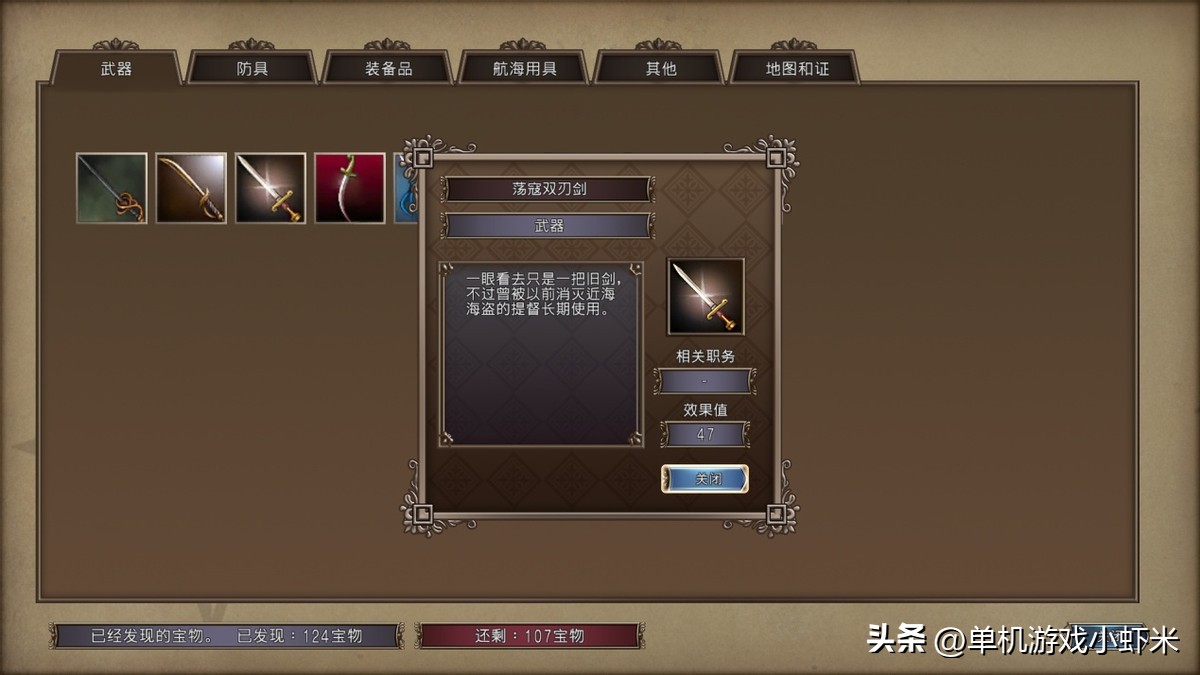Switch to the 其他 tab

(x=660, y=69)
